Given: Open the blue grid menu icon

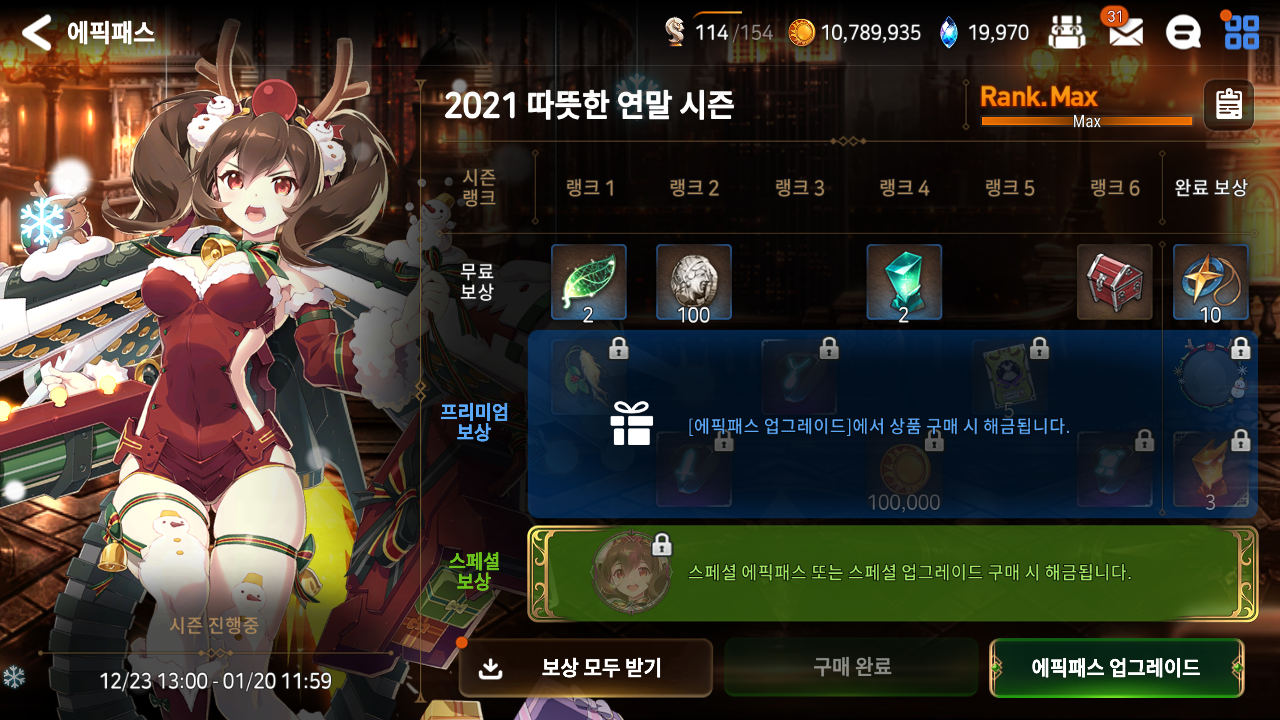Looking at the screenshot, I should click(x=1241, y=31).
